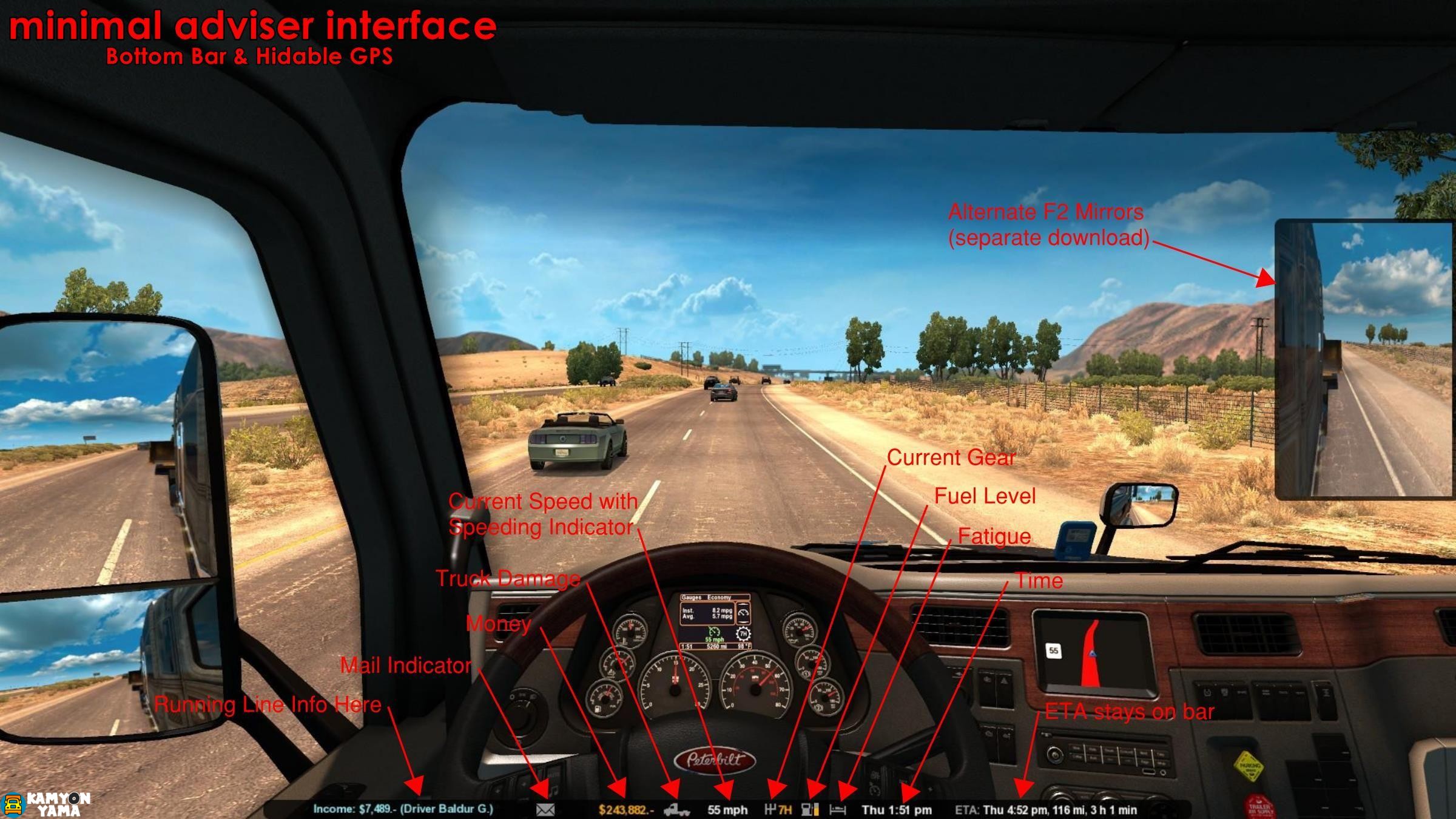1456x819 pixels.
Task: Toggle the green speeding indicator above 55 mph
Action: (714, 633)
